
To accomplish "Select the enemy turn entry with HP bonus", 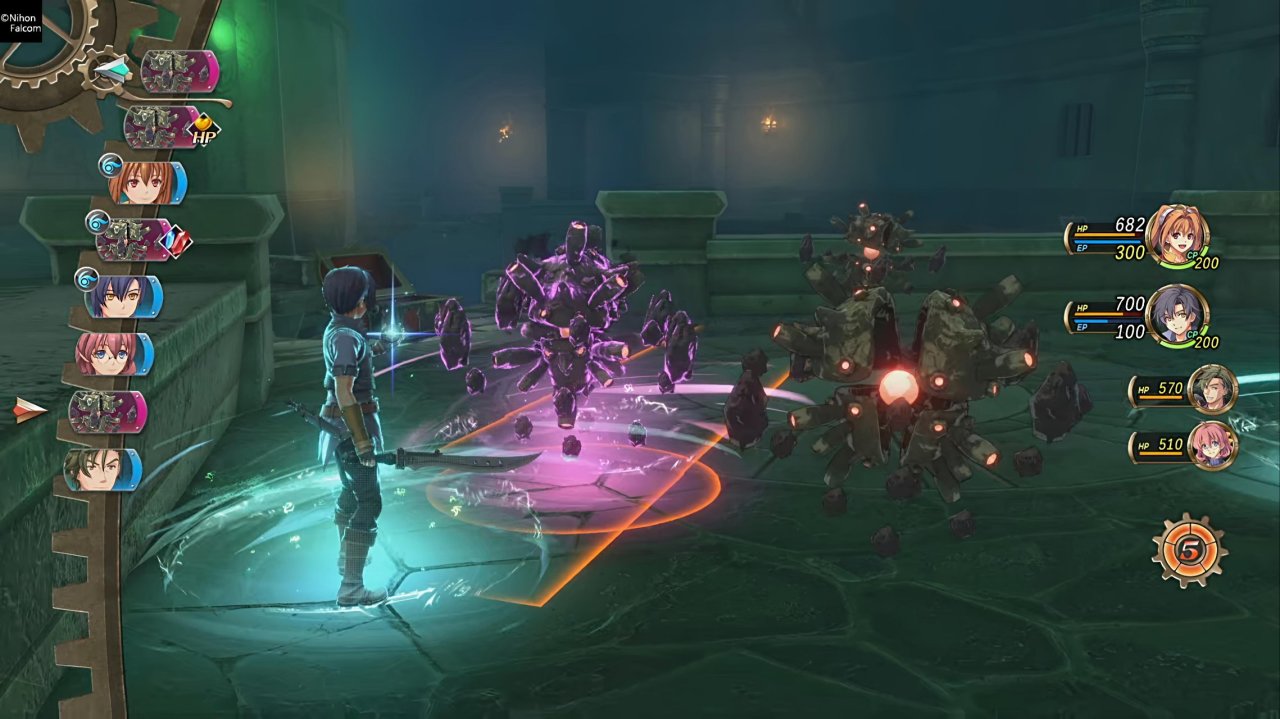I will click(162, 127).
